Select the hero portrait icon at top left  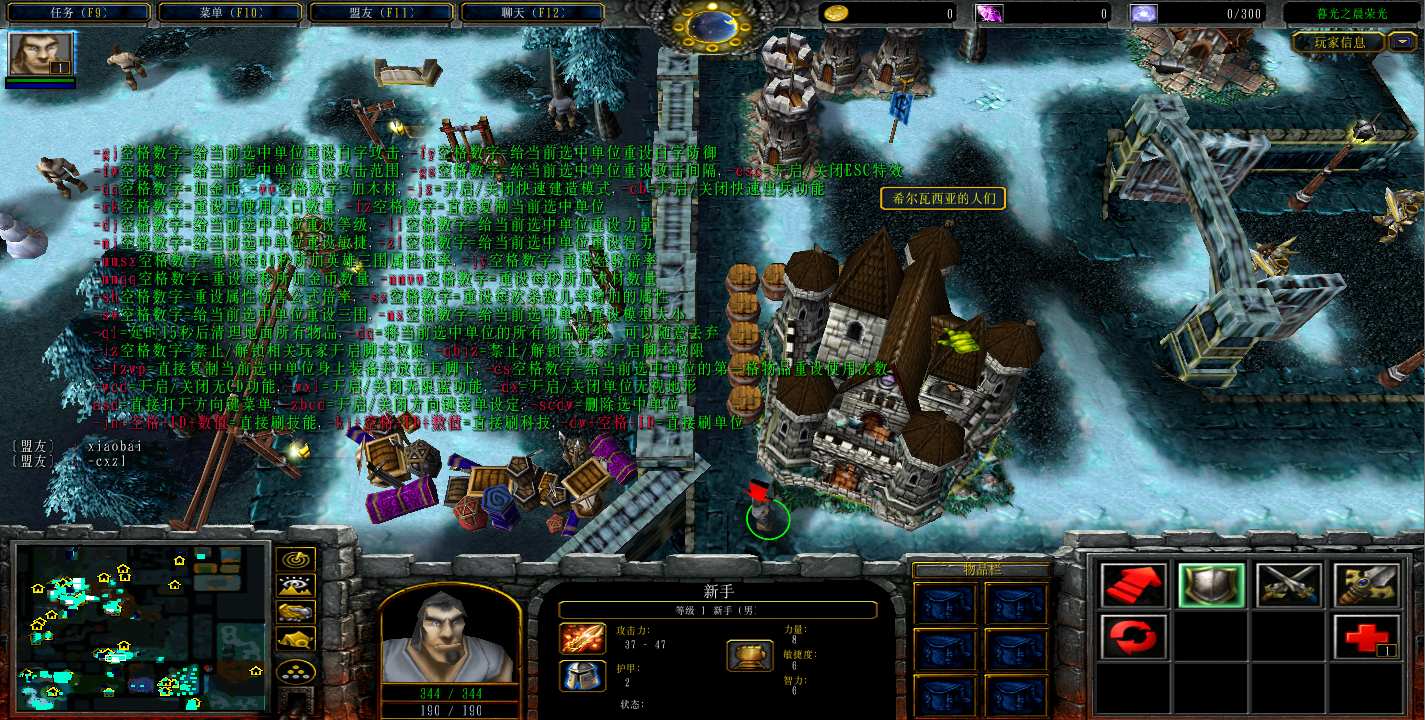tap(41, 55)
